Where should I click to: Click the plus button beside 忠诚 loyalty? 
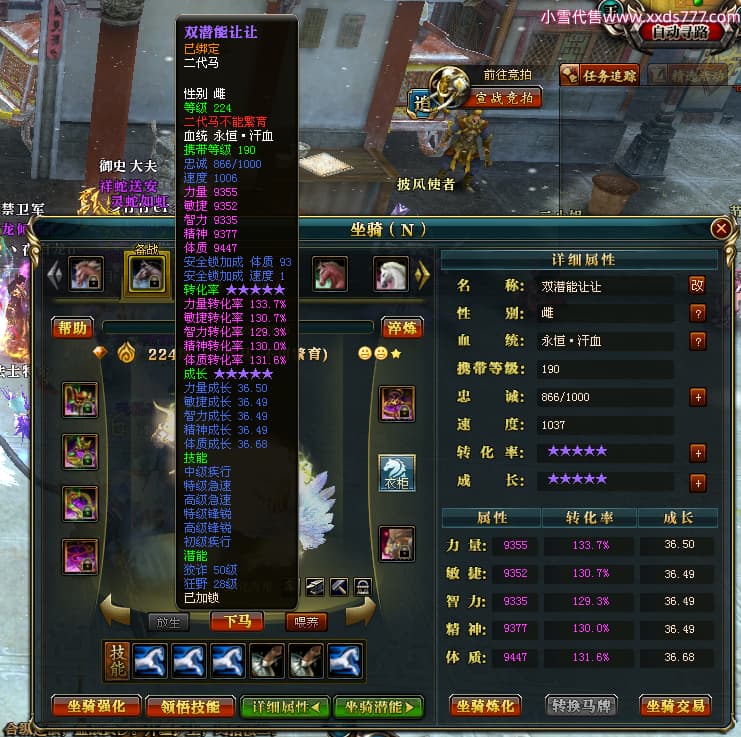(697, 397)
